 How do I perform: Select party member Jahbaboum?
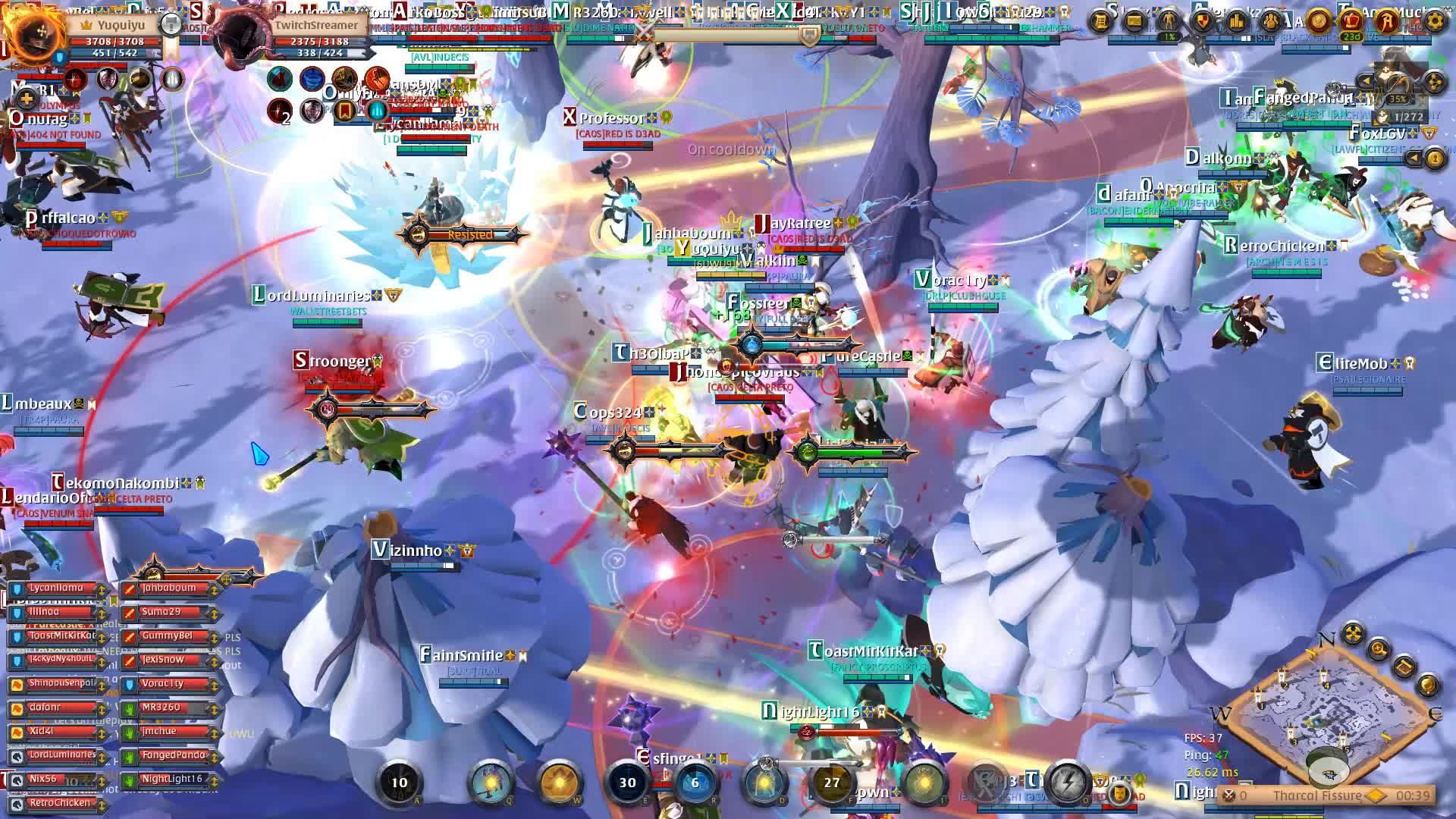click(169, 588)
